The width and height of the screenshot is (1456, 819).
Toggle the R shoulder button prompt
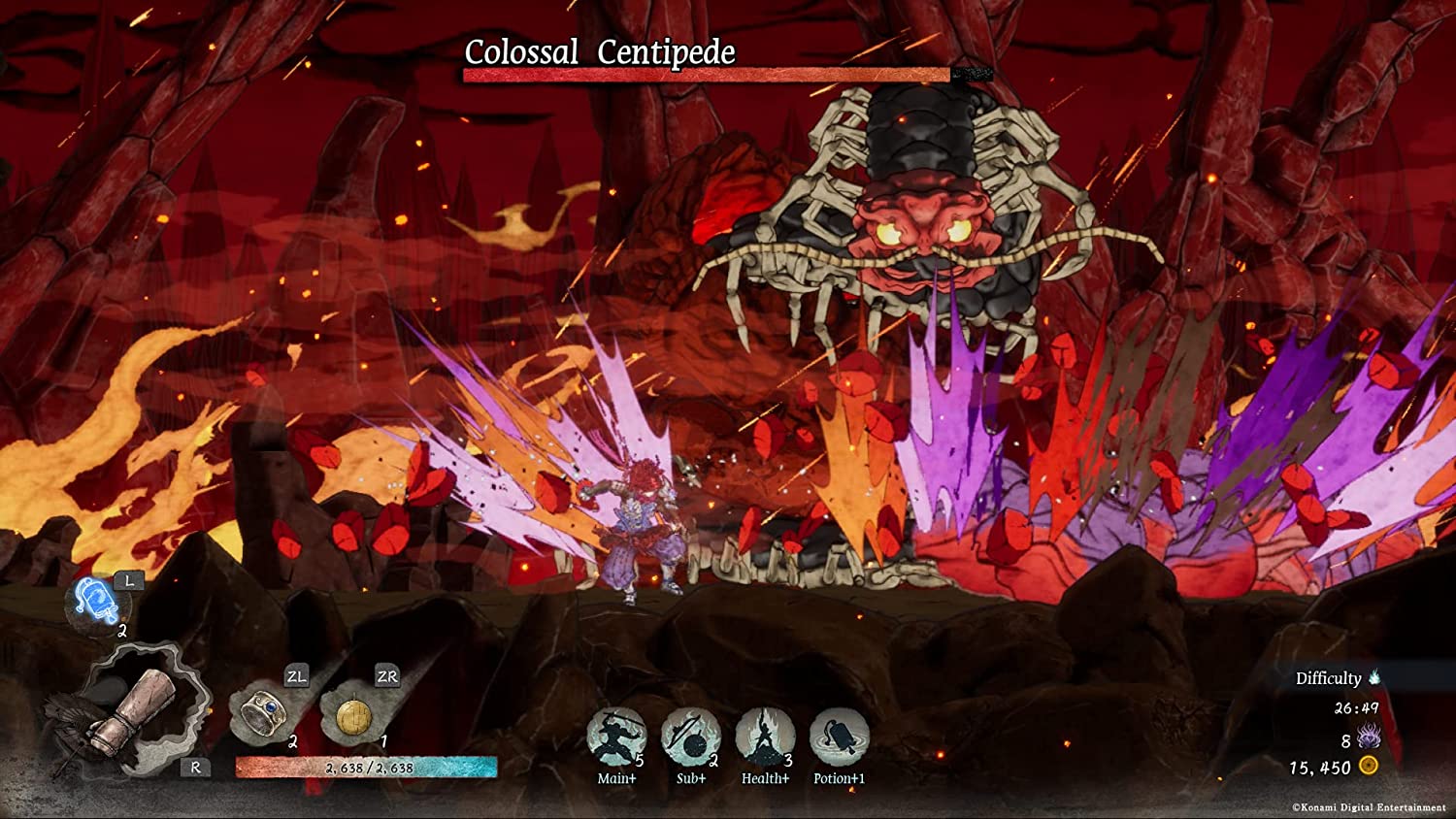(x=197, y=768)
